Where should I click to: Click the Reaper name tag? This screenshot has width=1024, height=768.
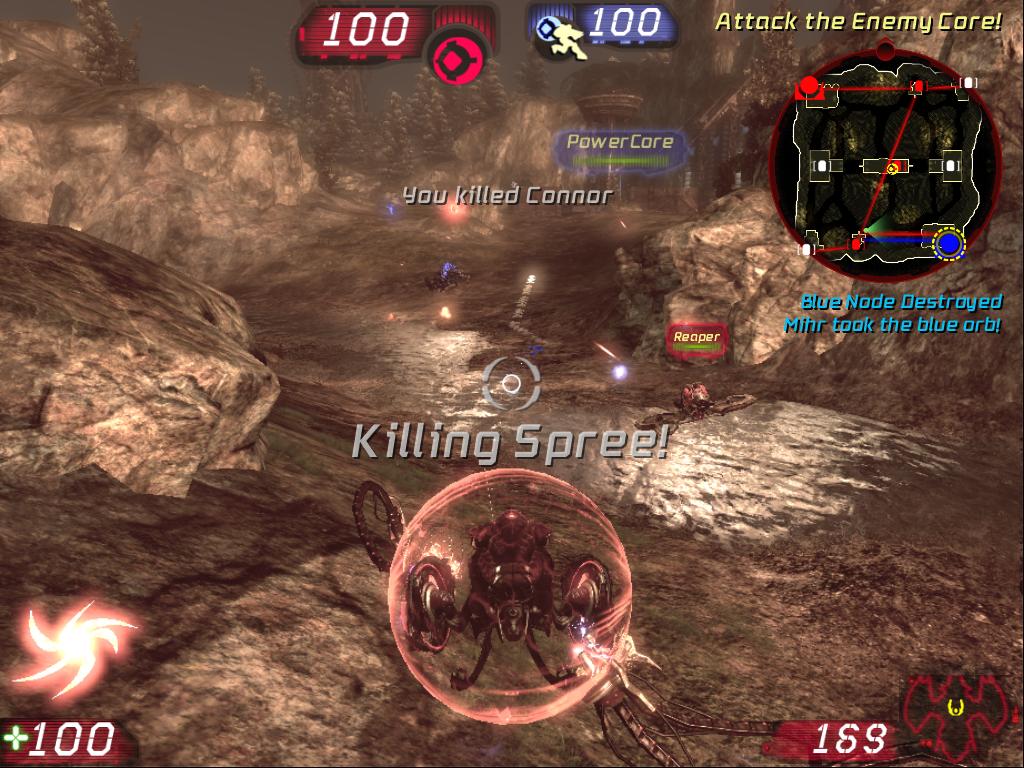[696, 337]
